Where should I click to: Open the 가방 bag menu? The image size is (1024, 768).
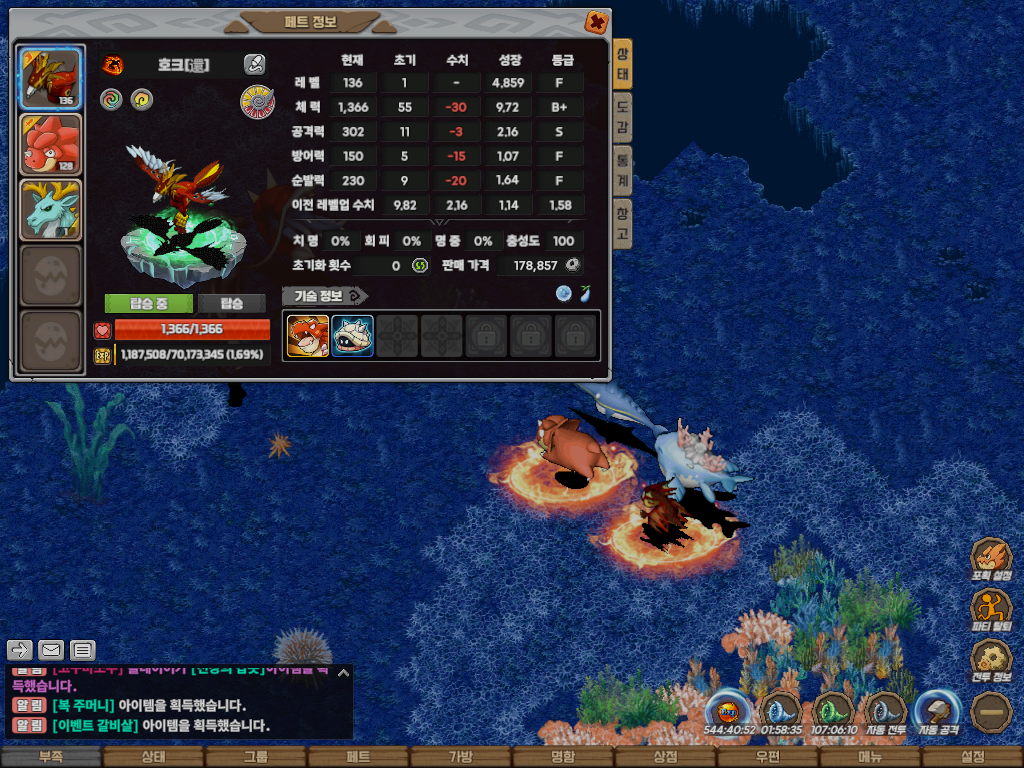pos(461,757)
